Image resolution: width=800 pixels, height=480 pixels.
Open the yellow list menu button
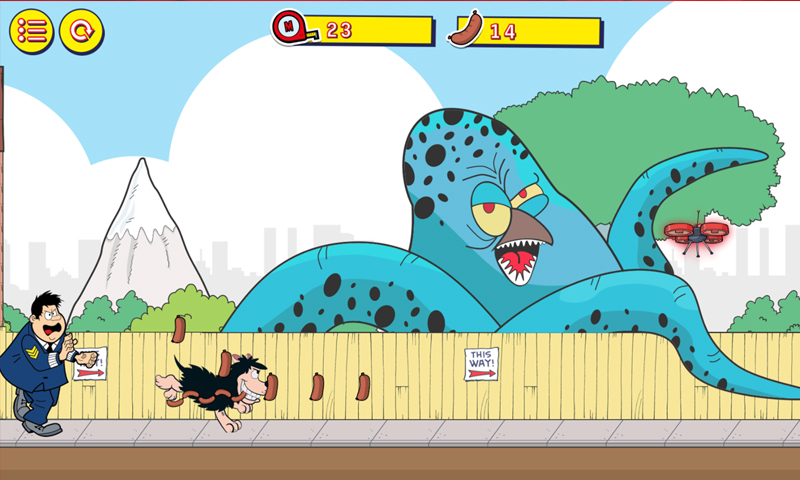point(32,31)
